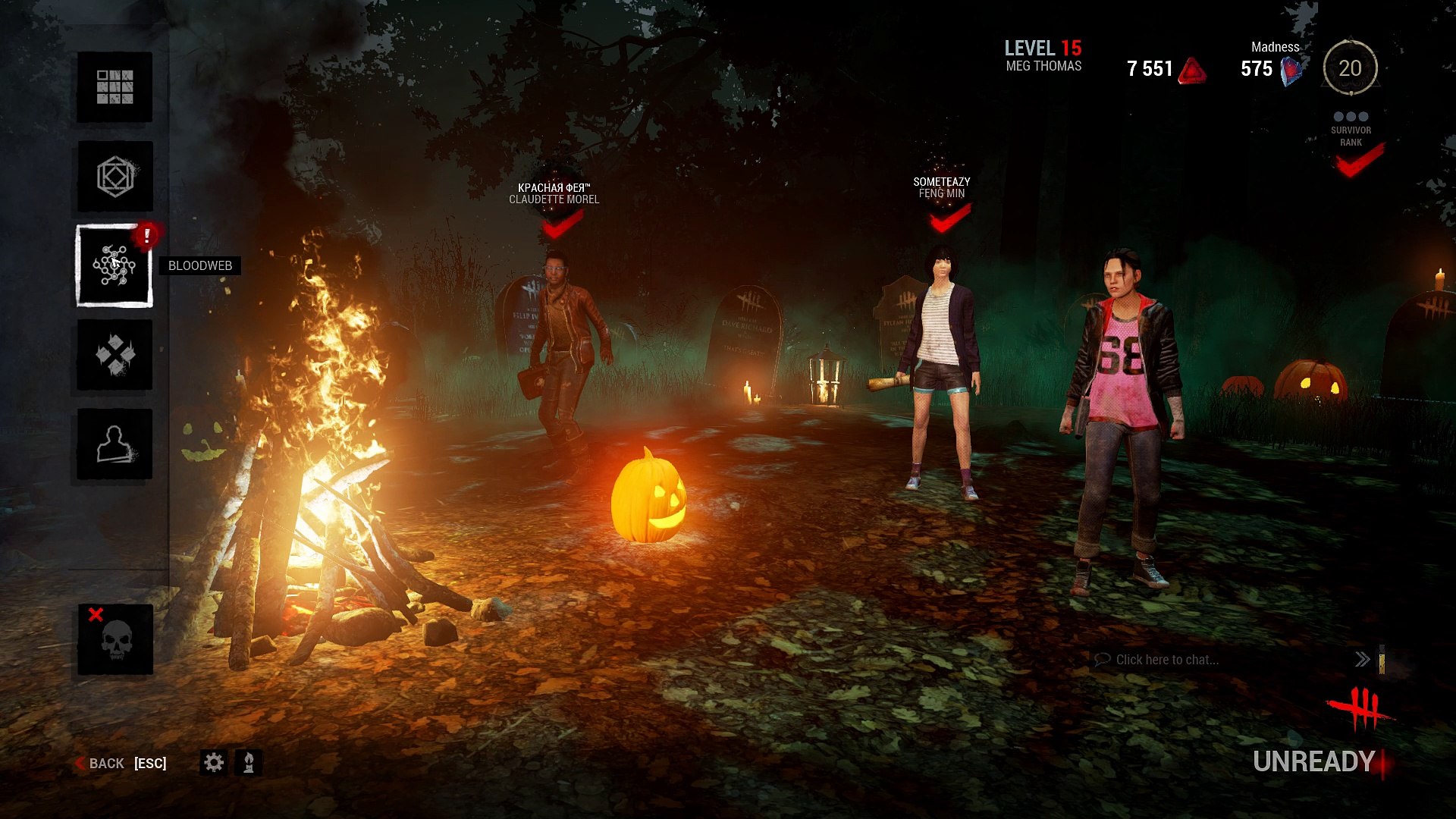Image resolution: width=1456 pixels, height=819 pixels.
Task: Open the inventory grid icon
Action: click(115, 87)
